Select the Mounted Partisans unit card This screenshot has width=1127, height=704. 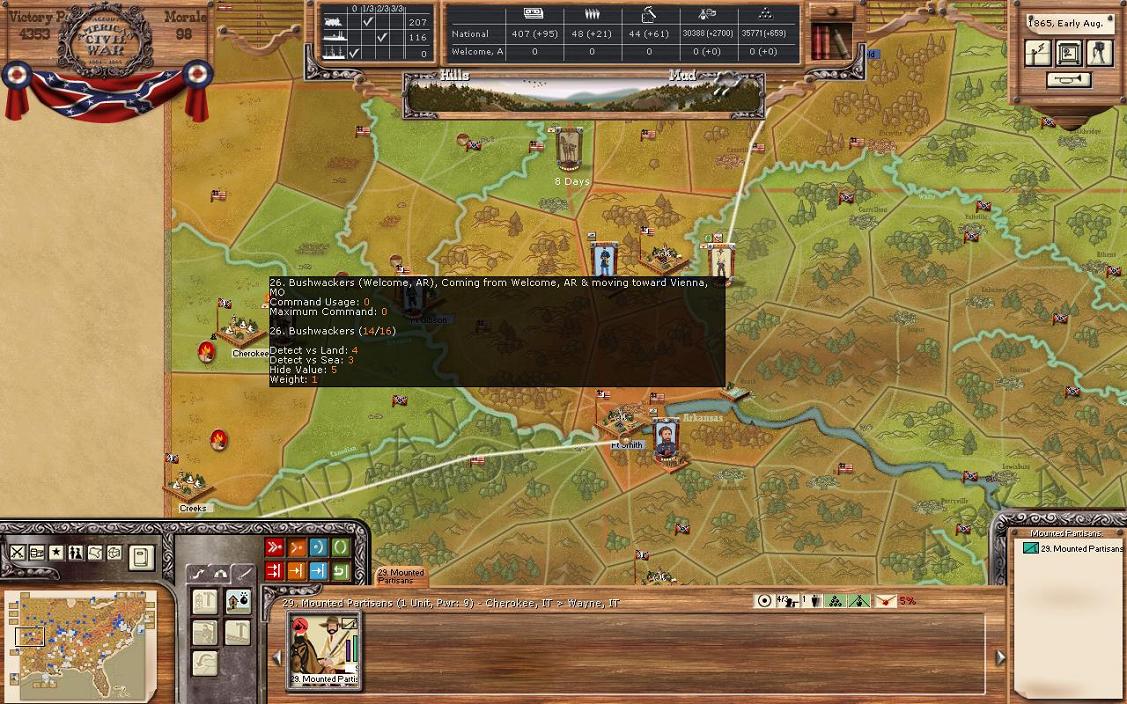[323, 650]
